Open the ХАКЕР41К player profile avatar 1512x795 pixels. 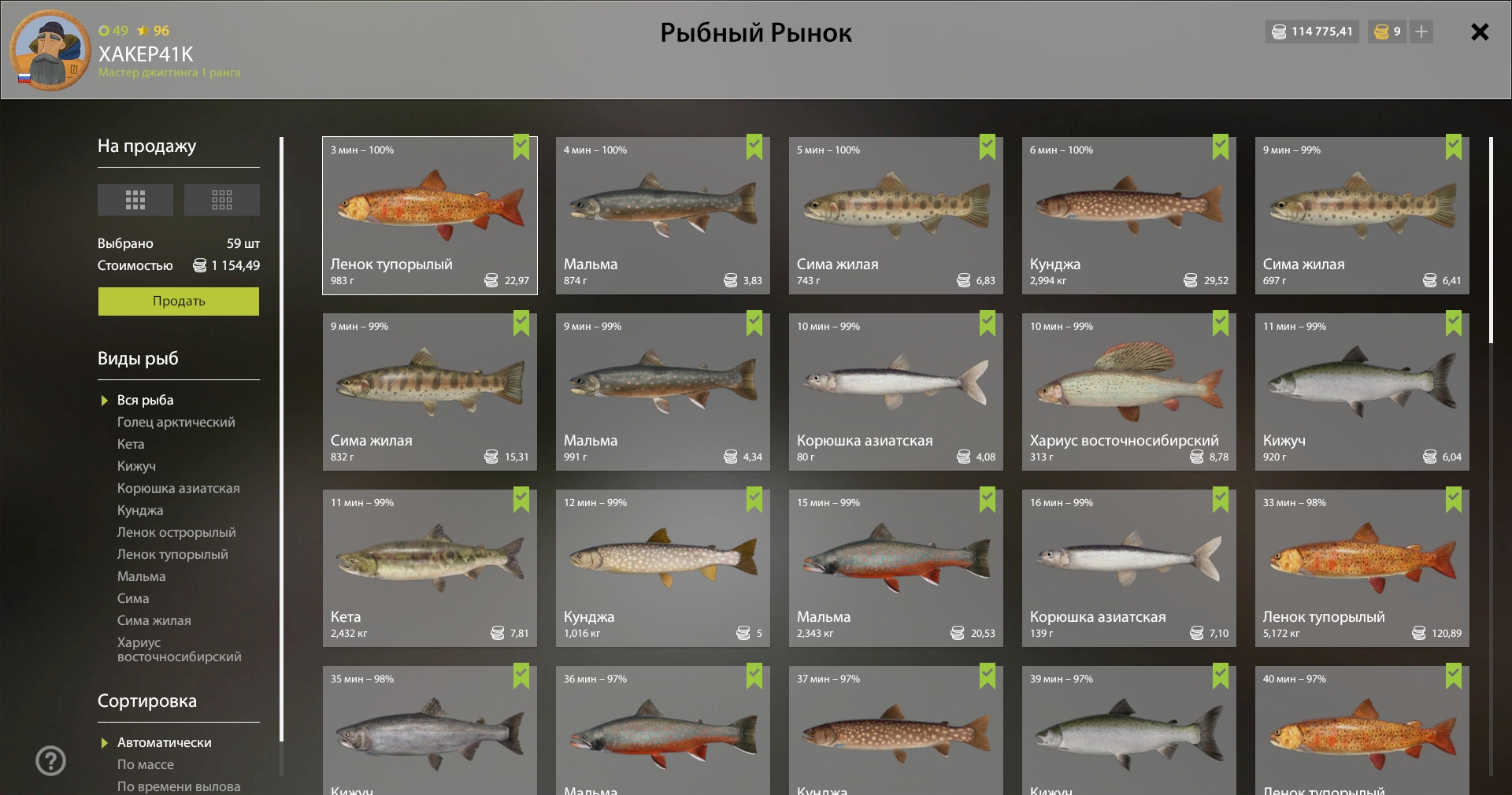pyautogui.click(x=50, y=50)
